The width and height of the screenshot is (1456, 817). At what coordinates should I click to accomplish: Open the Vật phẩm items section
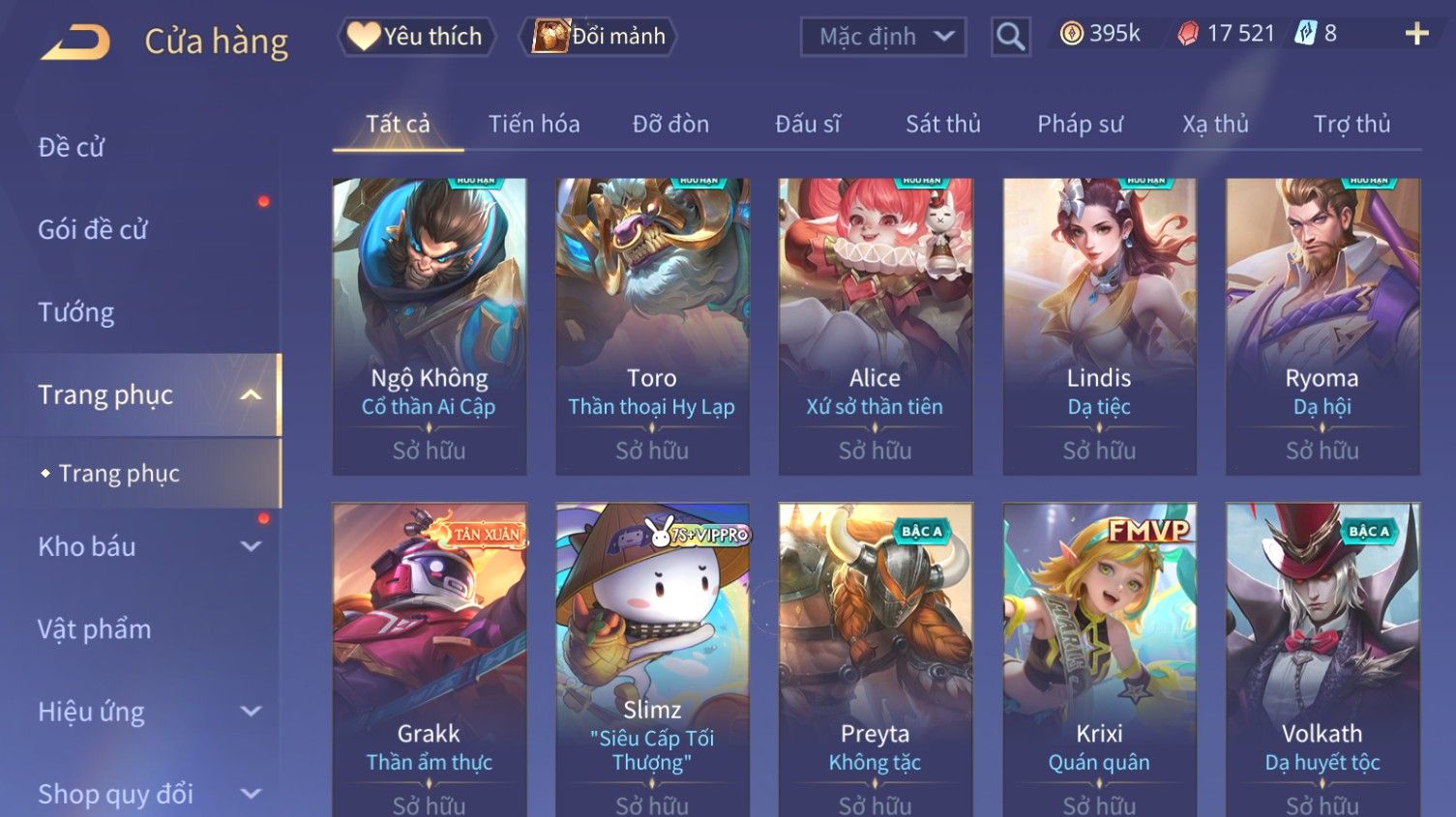pos(95,629)
